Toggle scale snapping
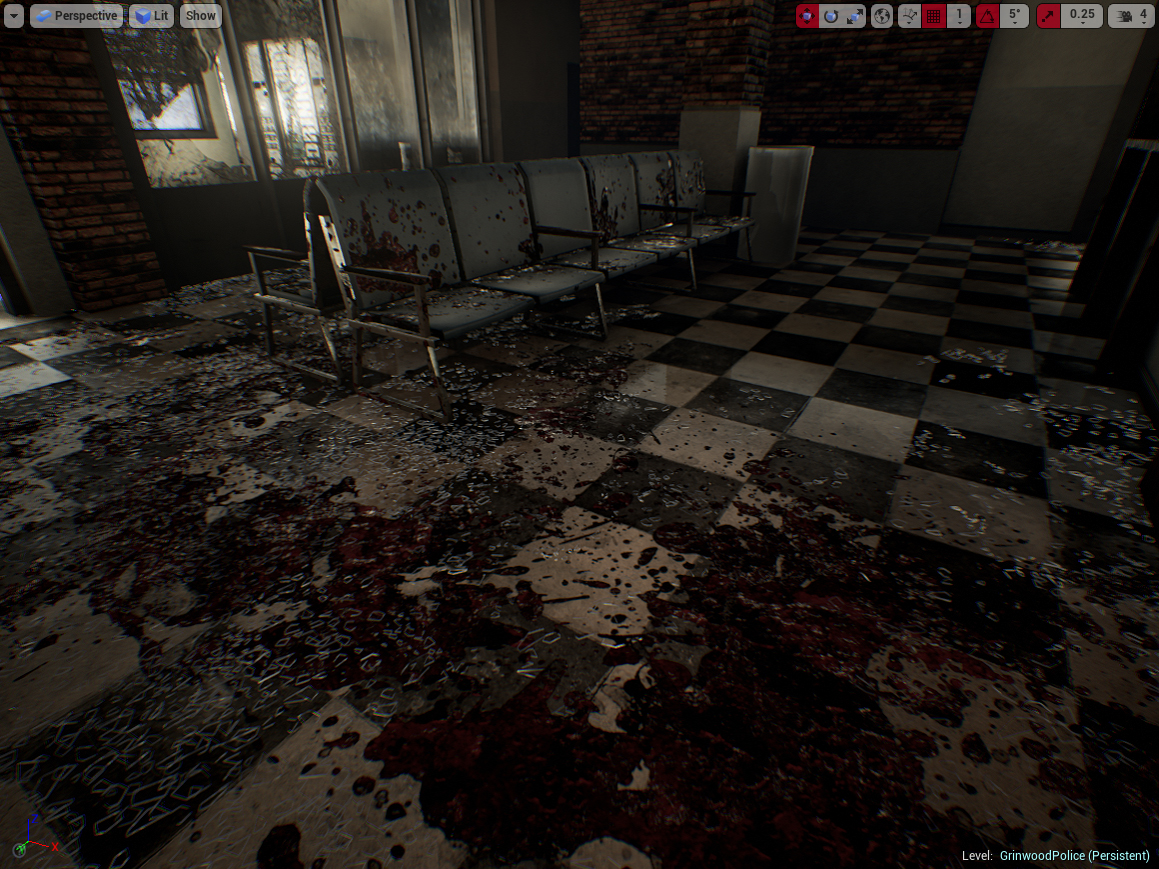Screen dimensions: 1159x869 coord(1048,15)
